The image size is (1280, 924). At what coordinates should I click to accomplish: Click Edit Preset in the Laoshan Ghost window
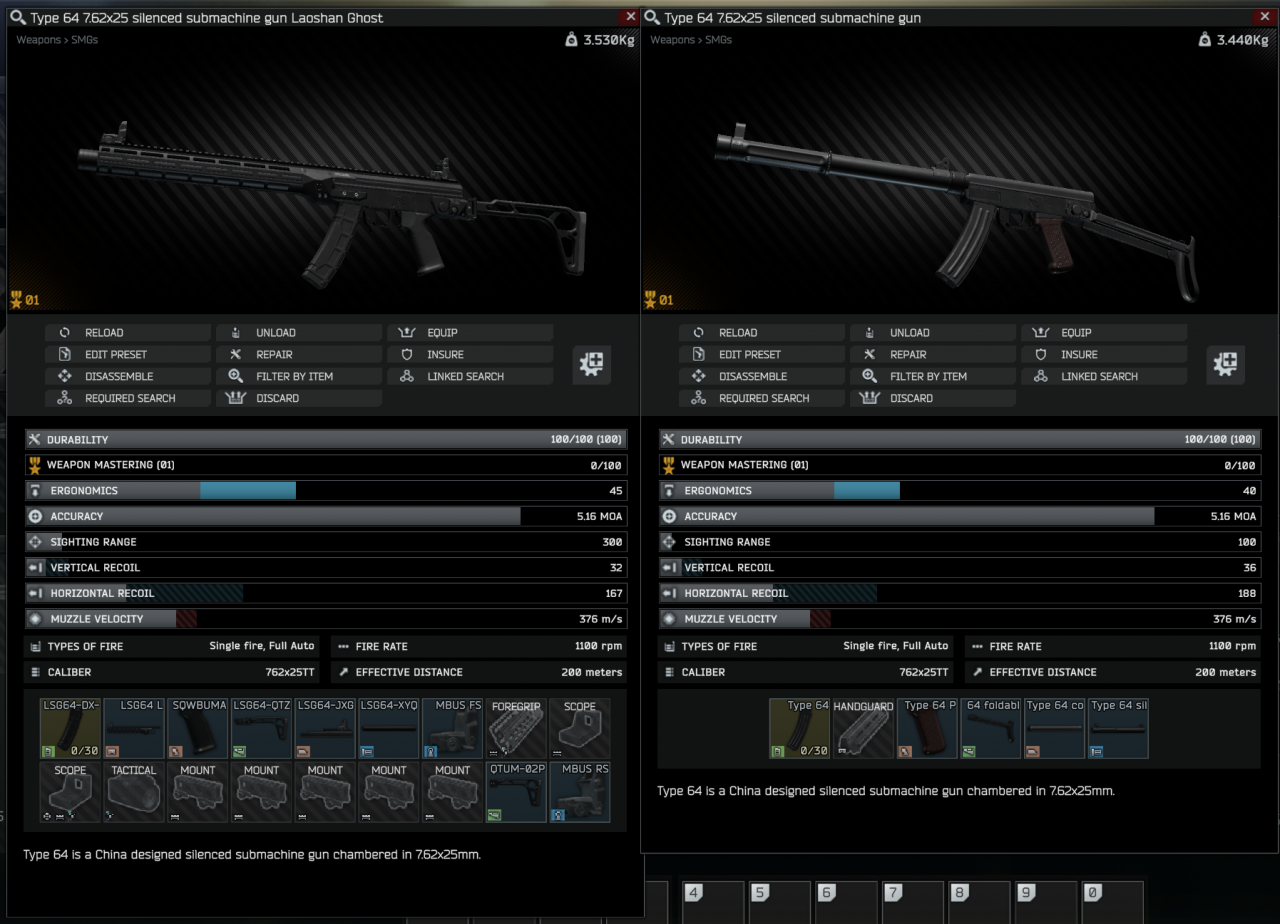(115, 354)
